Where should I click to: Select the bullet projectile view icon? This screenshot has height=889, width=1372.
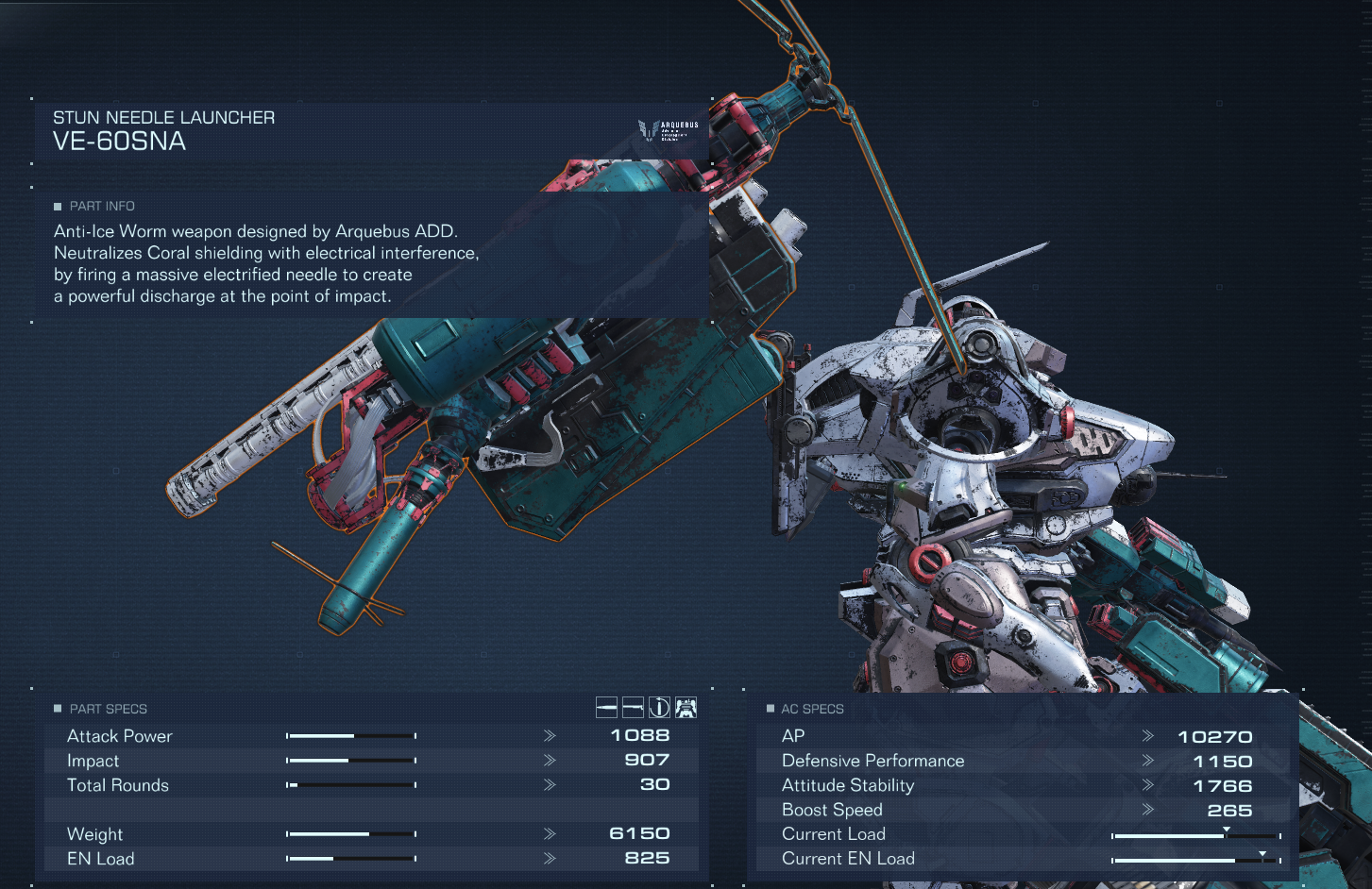coord(606,707)
